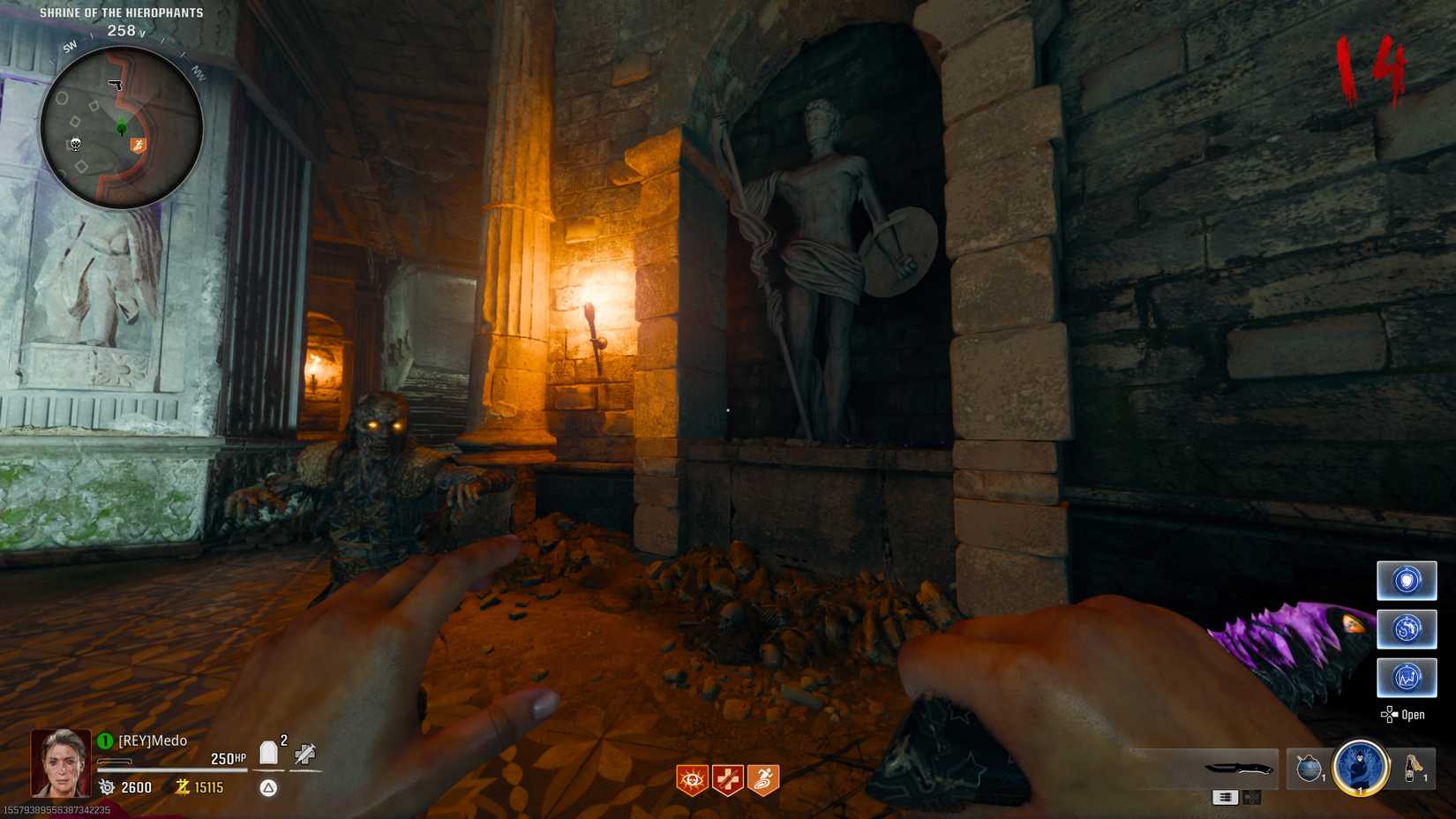Screen dimensions: 1456x819
Task: Select the Stamin-Up perk icon
Action: (762, 778)
